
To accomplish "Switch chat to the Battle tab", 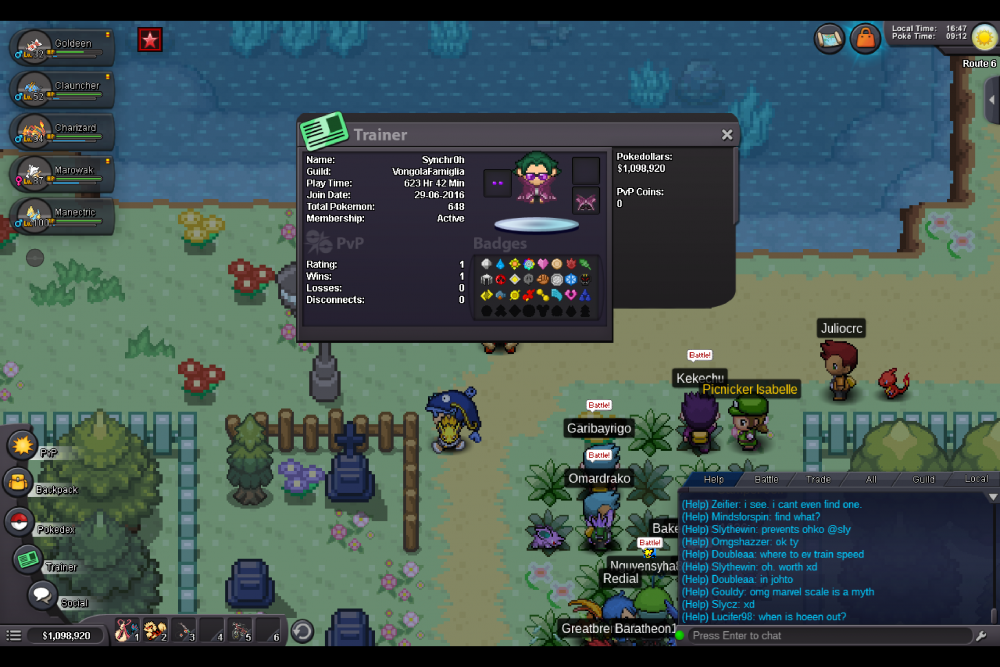I will 766,480.
